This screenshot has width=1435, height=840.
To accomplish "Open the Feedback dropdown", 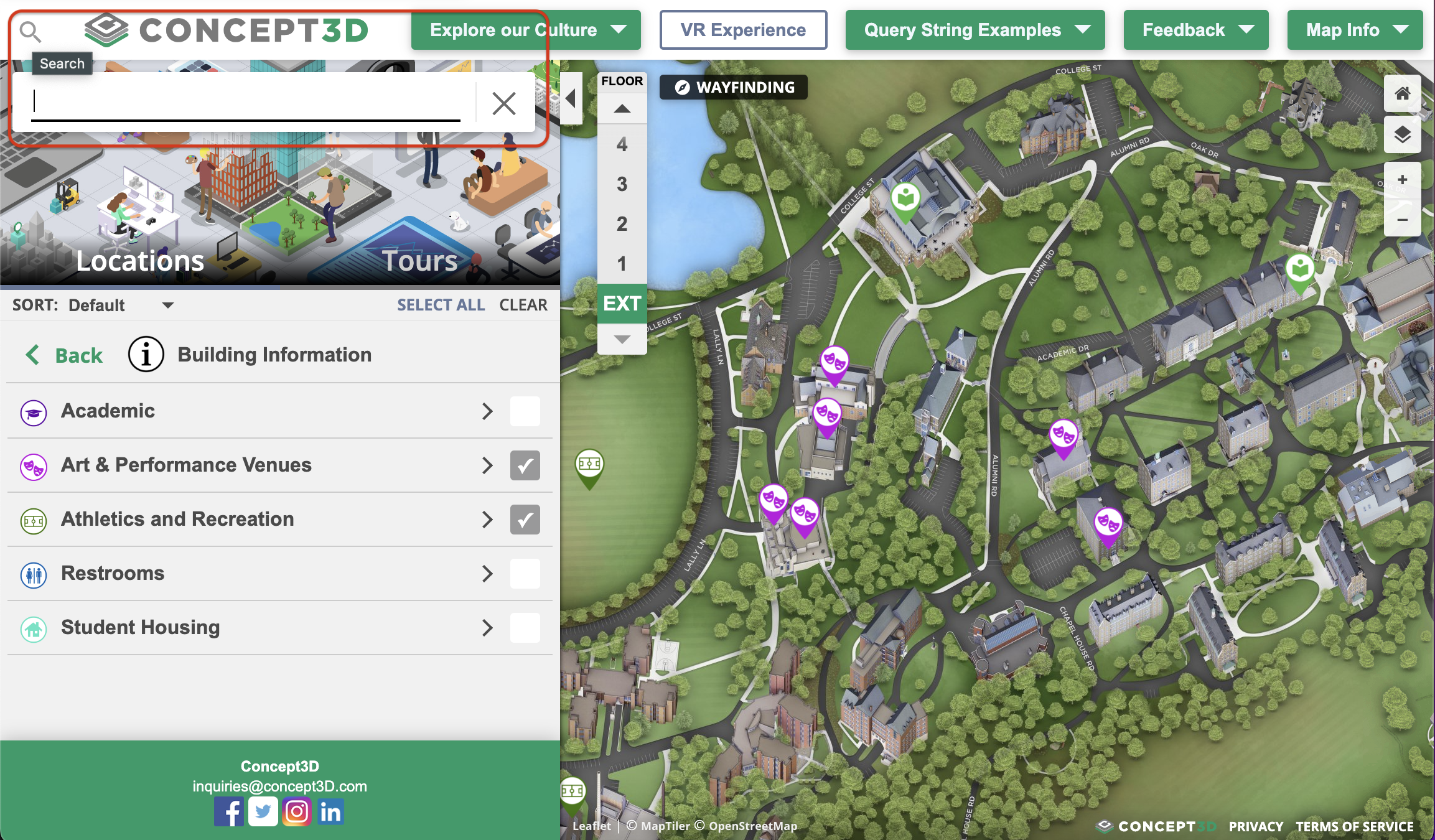I will [x=1195, y=30].
